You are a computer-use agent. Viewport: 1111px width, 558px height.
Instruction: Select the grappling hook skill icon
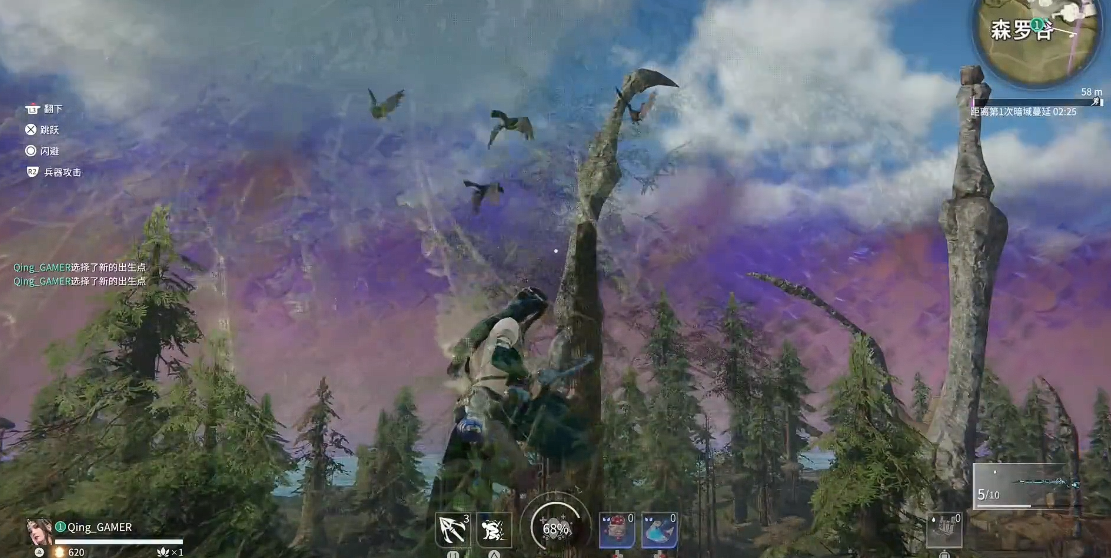pyautogui.click(x=452, y=529)
